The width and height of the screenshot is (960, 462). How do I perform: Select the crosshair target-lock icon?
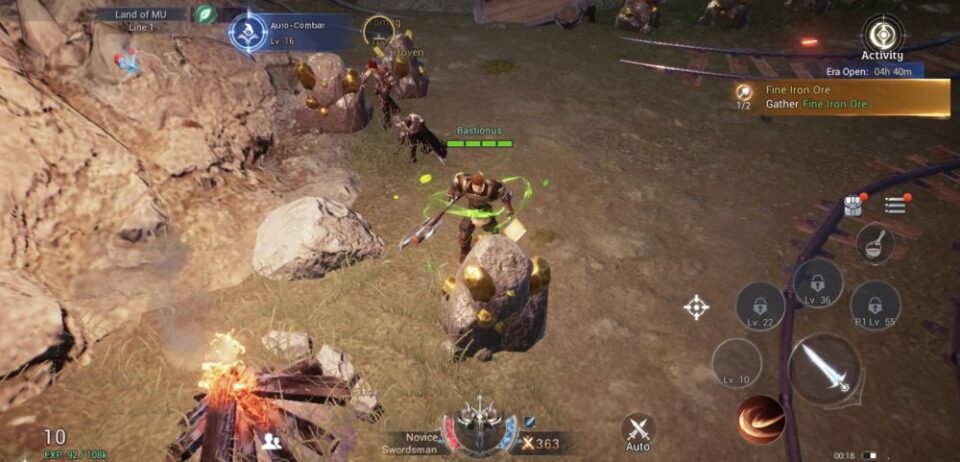(697, 307)
